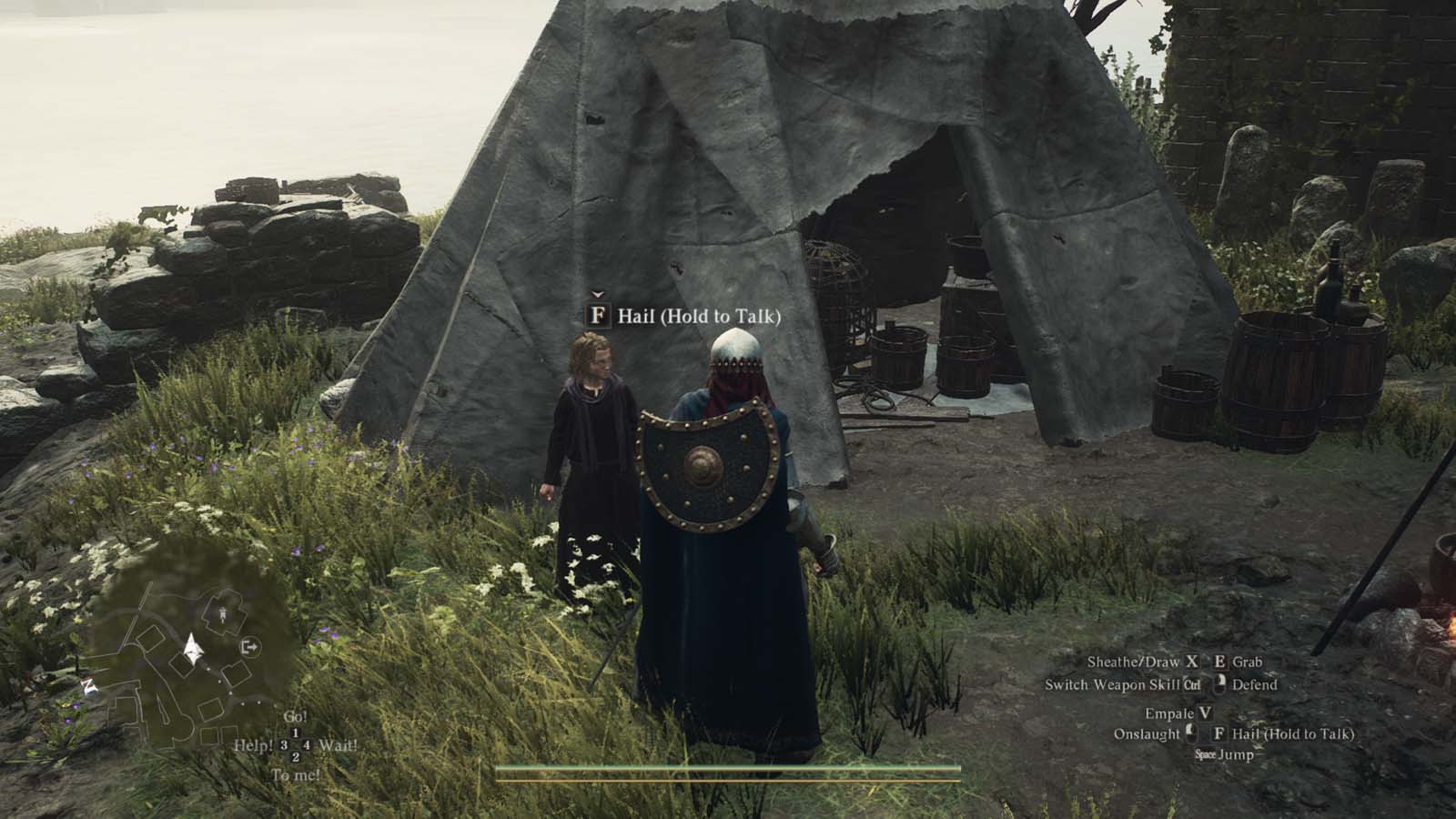This screenshot has width=1456, height=819.
Task: Open the Switch Weapon Skill option
Action: pos(1115,685)
